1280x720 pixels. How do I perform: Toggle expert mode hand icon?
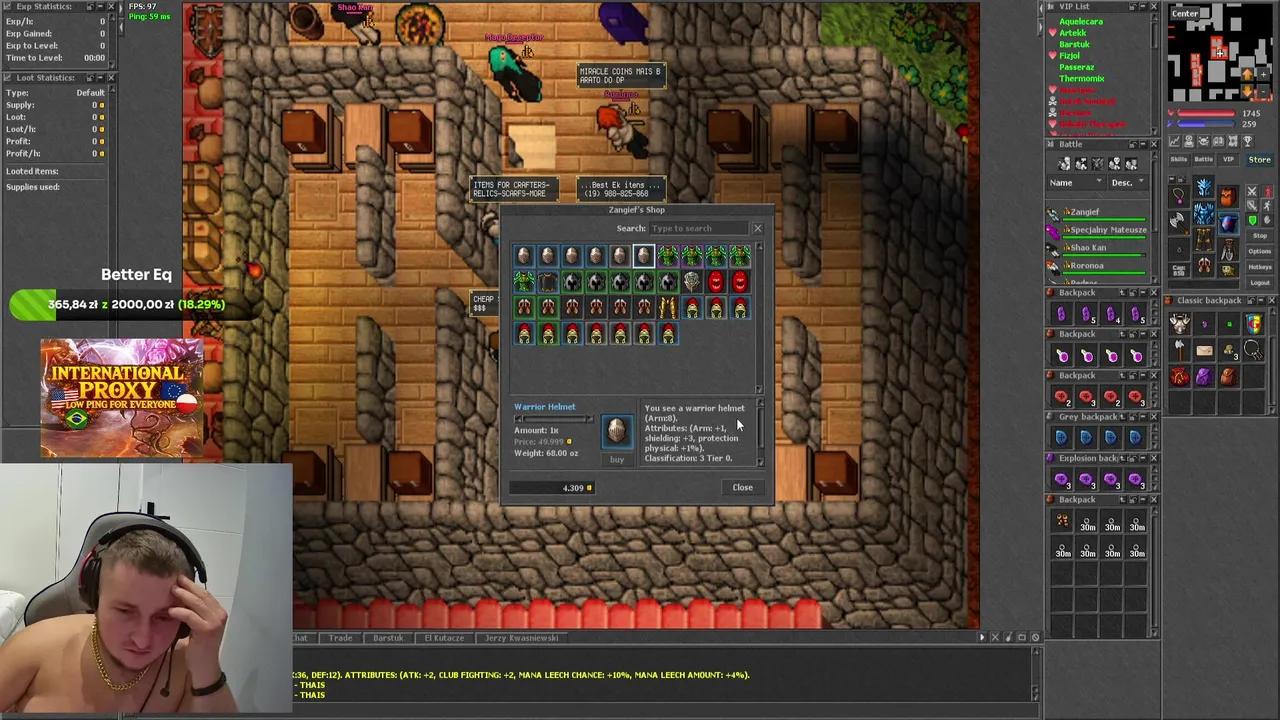pyautogui.click(x=1267, y=219)
